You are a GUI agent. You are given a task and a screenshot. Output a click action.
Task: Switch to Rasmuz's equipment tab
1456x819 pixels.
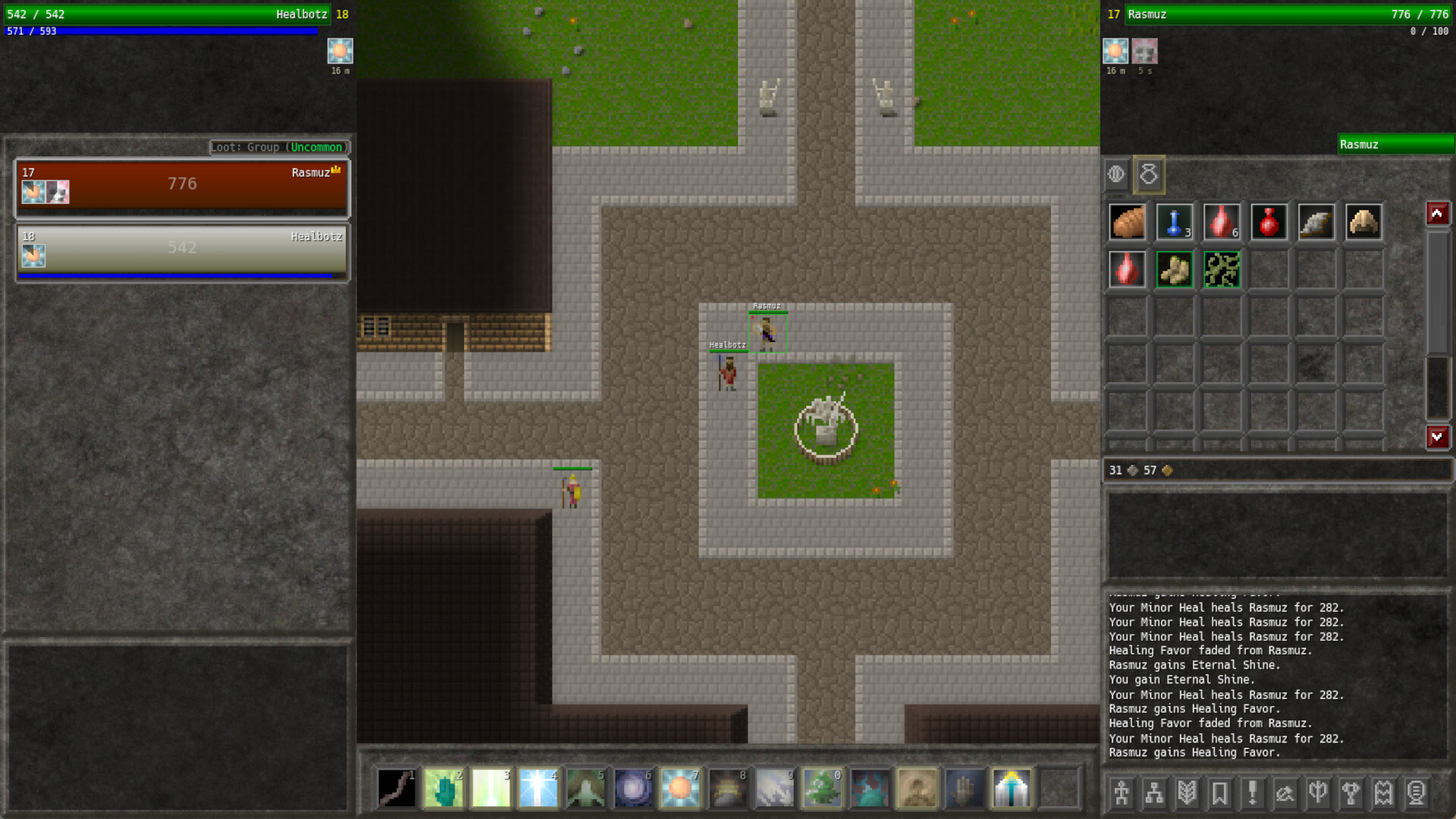pyautogui.click(x=1116, y=174)
